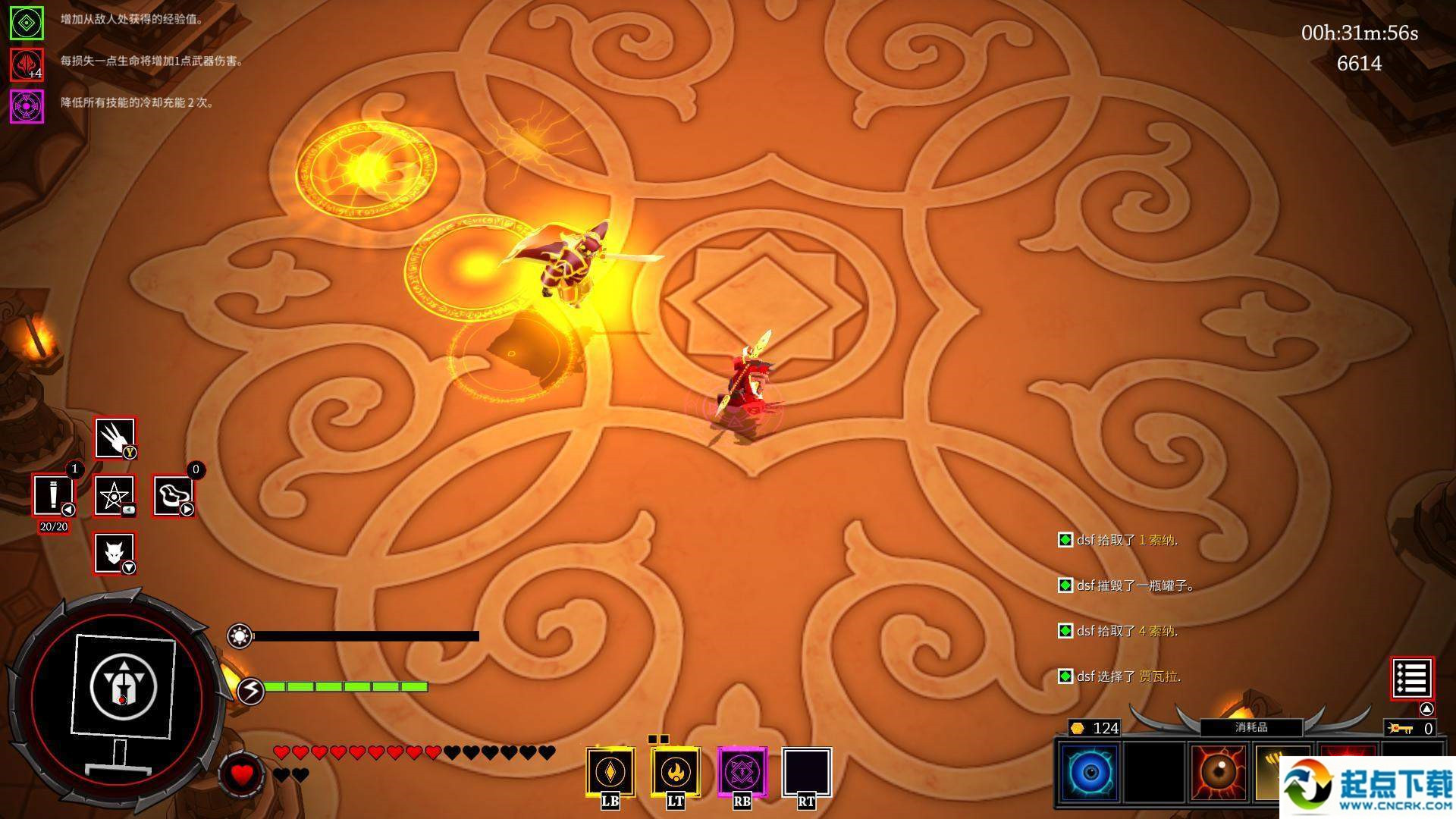Select the blue eye consumable
The width and height of the screenshot is (1456, 819).
pos(1090,772)
